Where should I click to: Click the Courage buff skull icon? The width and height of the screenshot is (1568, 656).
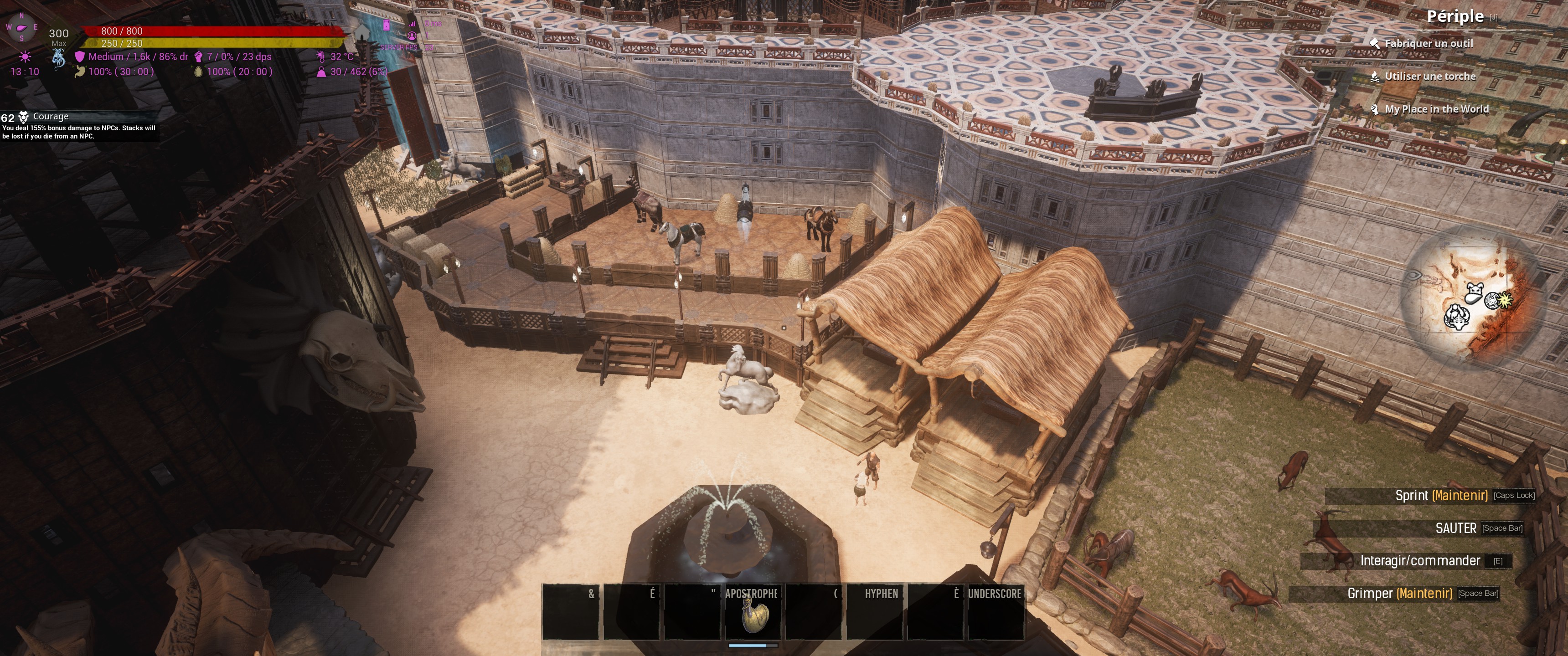pyautogui.click(x=24, y=117)
